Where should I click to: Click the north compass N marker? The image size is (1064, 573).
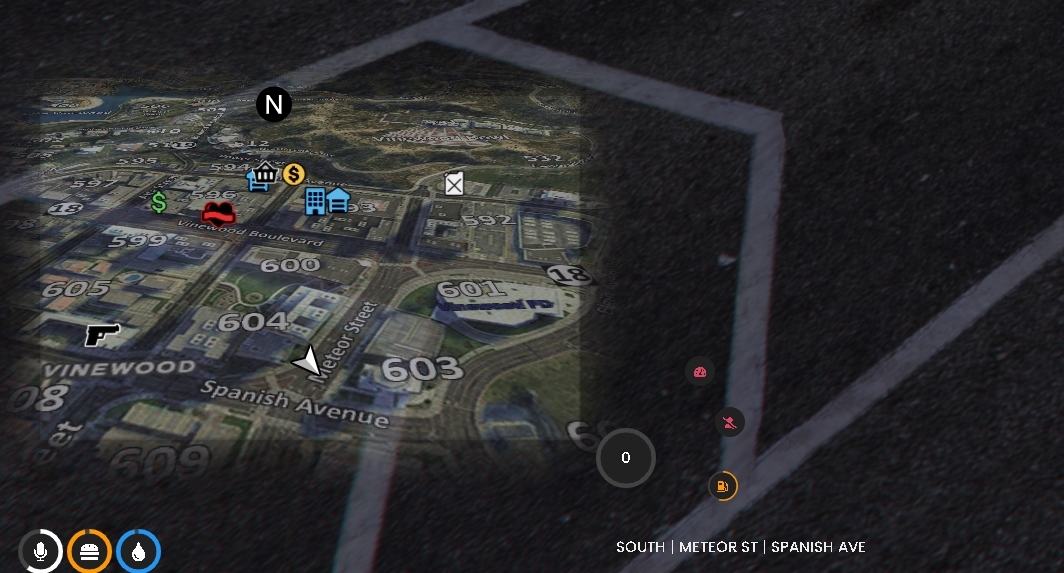273,104
